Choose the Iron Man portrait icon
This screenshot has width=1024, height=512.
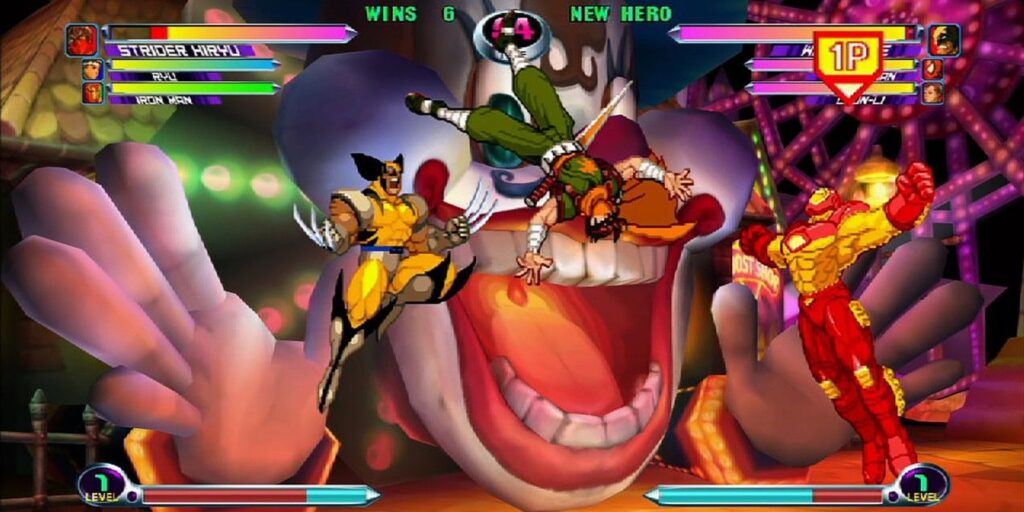coord(92,93)
